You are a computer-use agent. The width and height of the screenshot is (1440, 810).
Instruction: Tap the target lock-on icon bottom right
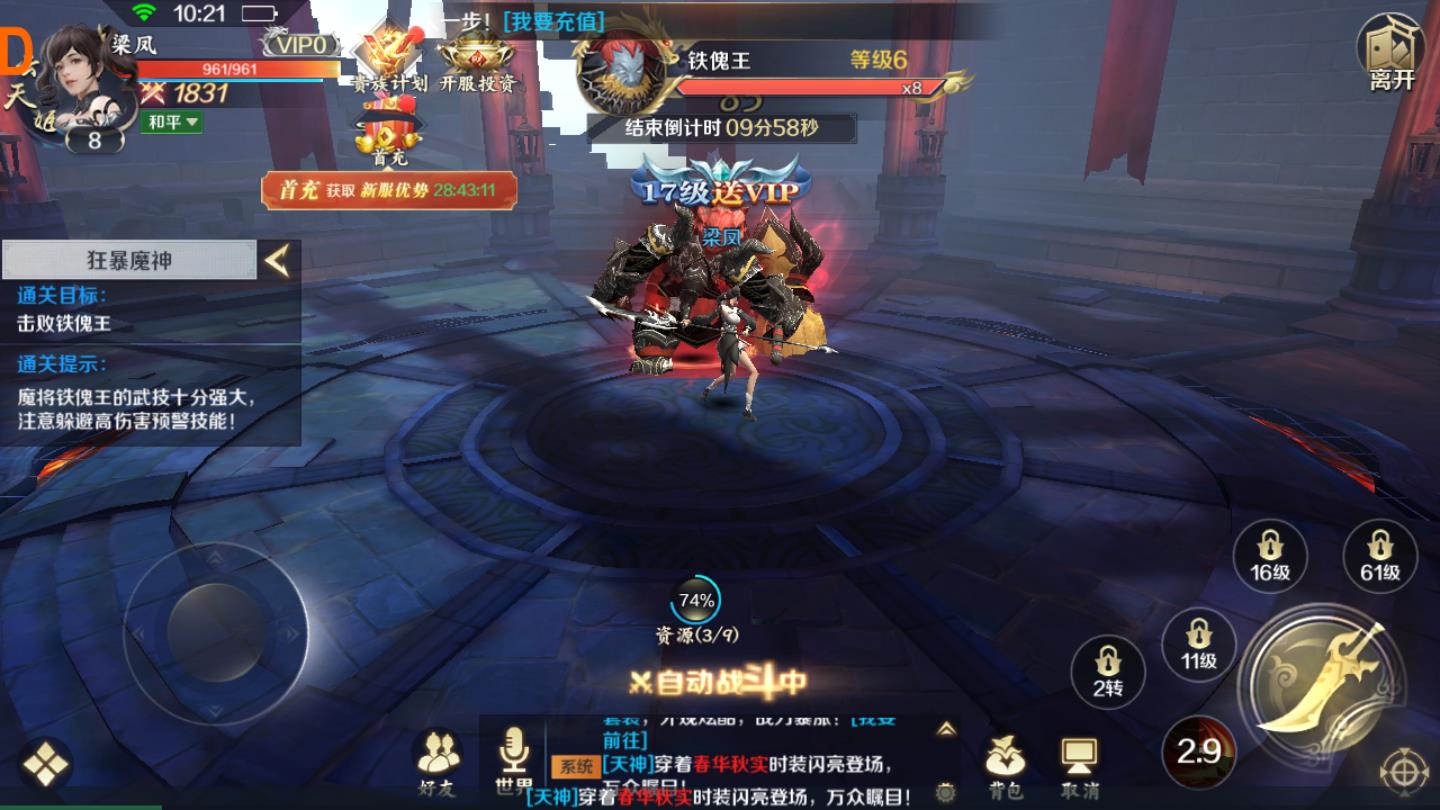pos(1404,770)
